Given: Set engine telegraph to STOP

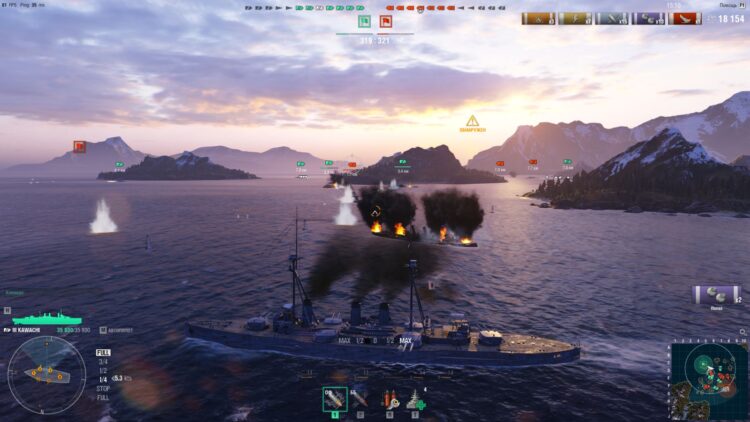Looking at the screenshot, I should [x=103, y=387].
